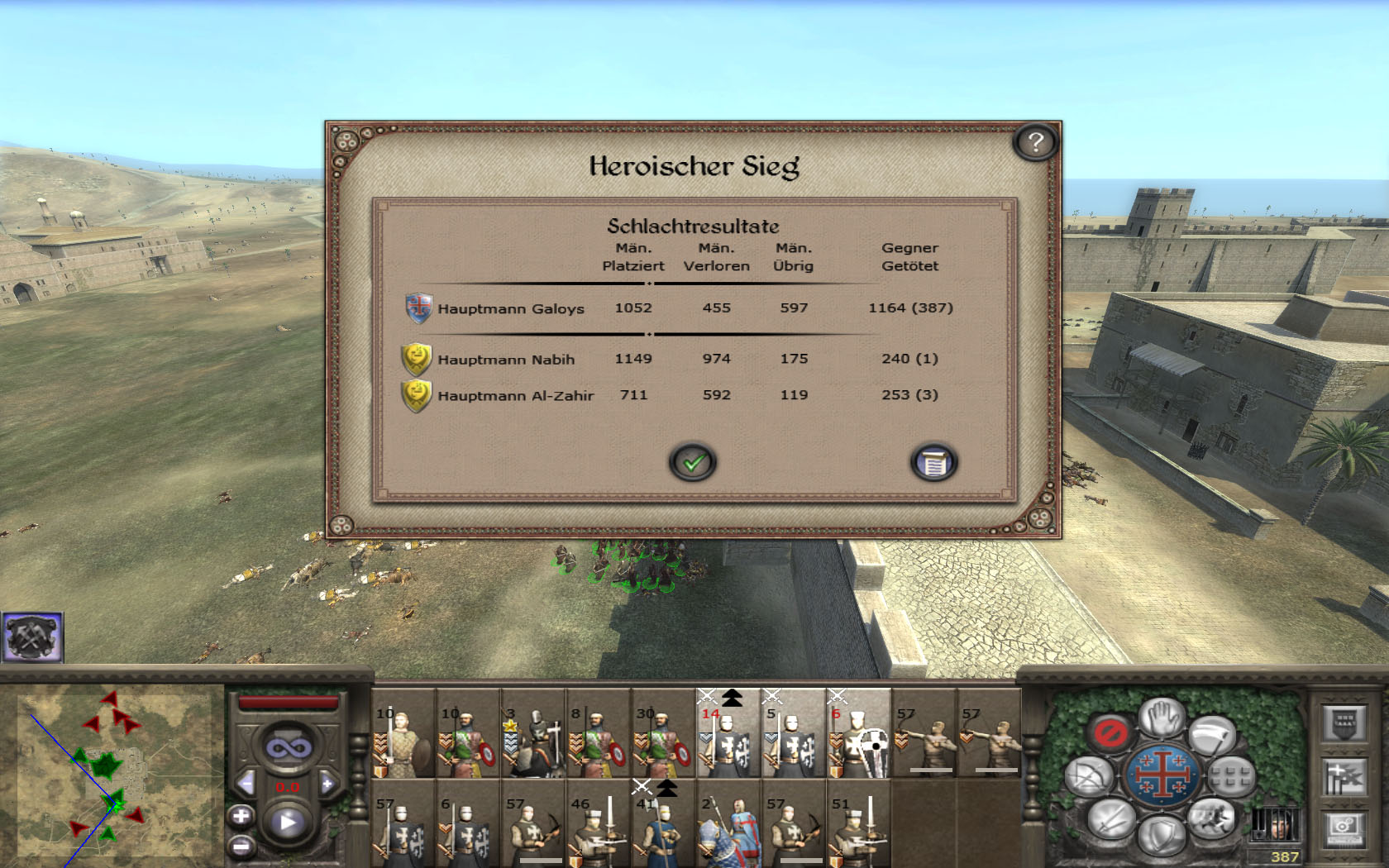Increase the battle speed with the right arrow
Viewport: 1389px width, 868px height.
coord(328,783)
